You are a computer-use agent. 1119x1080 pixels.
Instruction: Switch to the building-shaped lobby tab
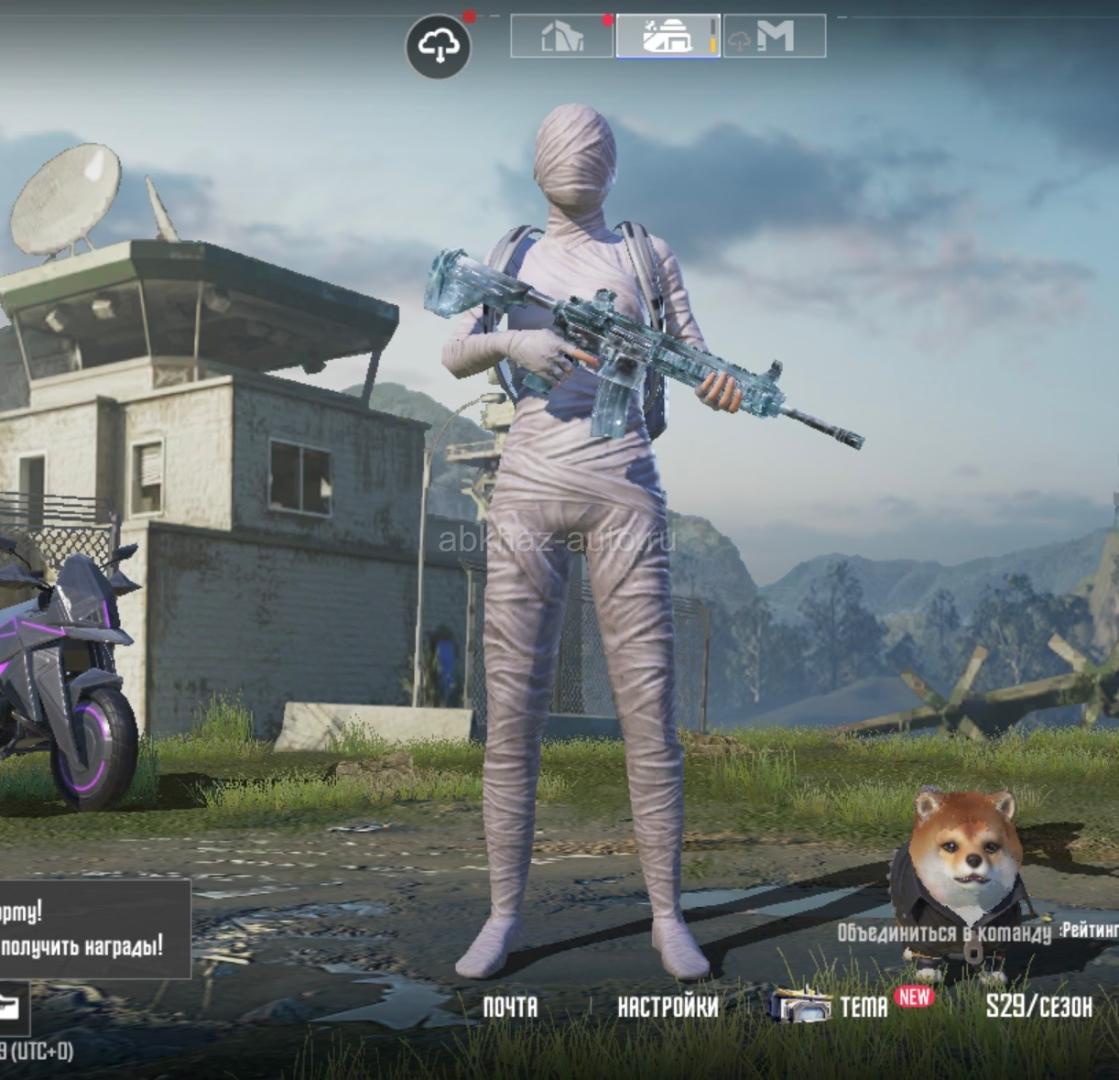561,37
